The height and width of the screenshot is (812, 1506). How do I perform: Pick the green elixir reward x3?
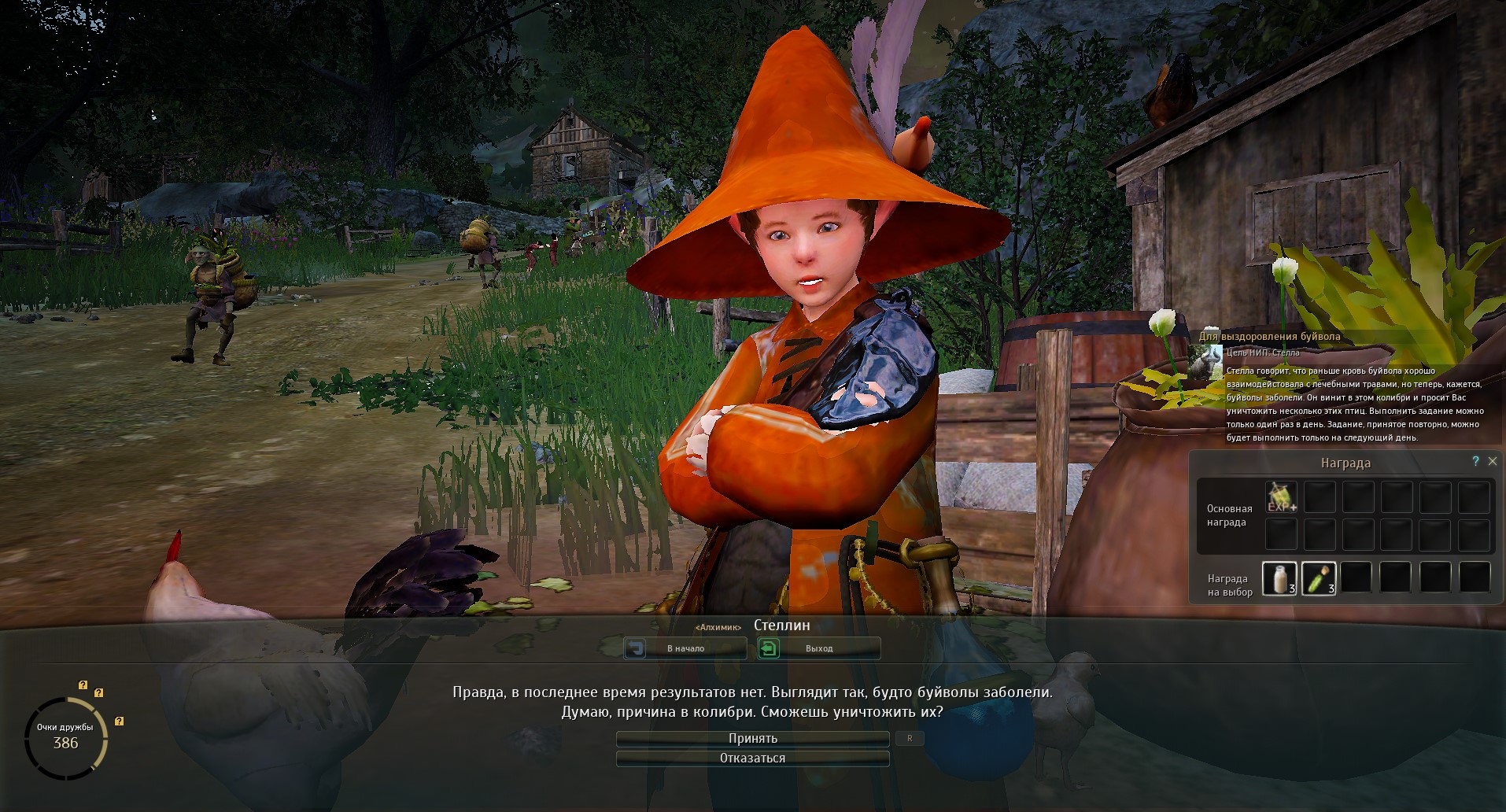(1319, 577)
